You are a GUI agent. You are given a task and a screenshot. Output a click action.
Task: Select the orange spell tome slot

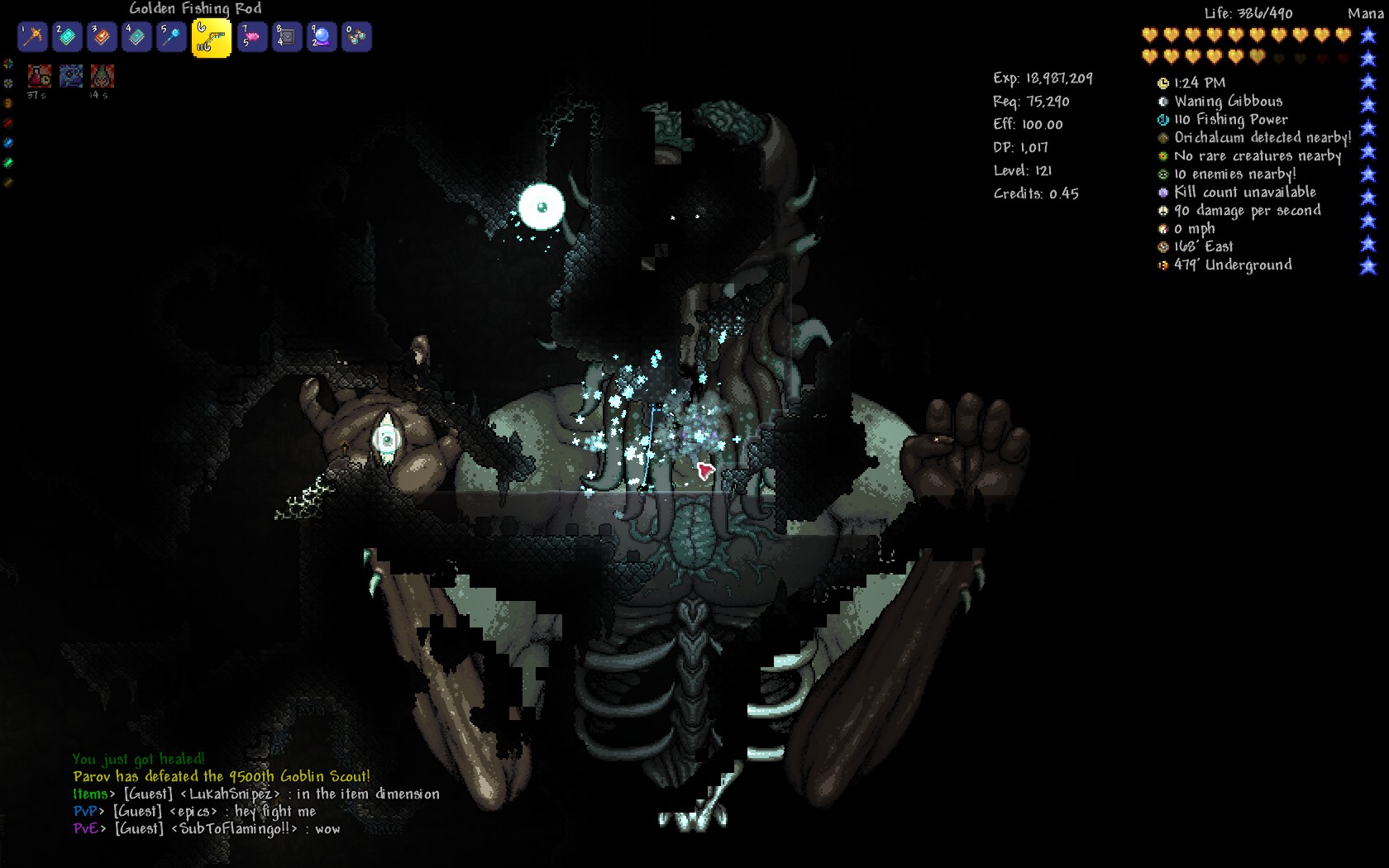coord(103,36)
